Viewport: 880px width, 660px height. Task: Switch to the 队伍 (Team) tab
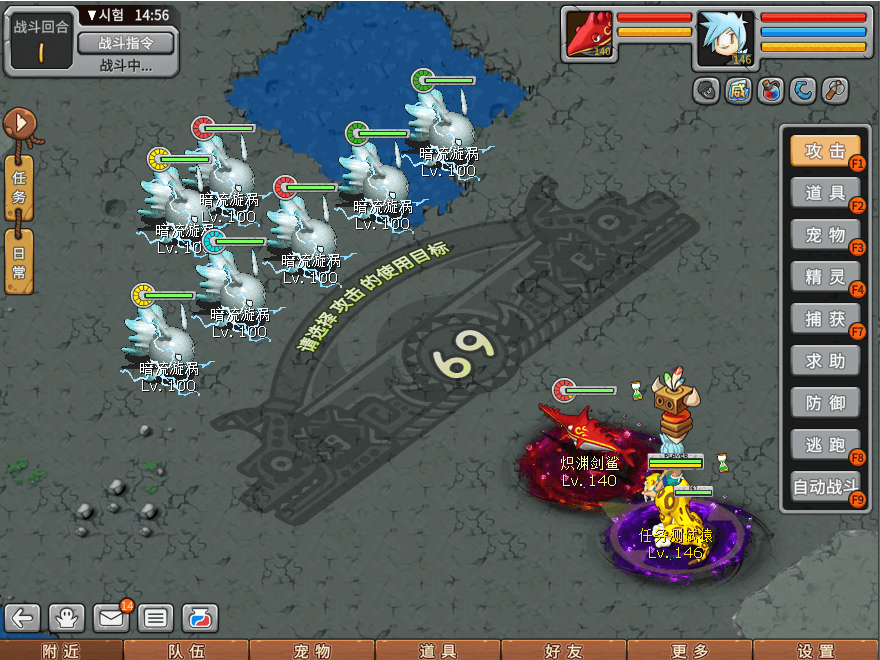point(186,651)
